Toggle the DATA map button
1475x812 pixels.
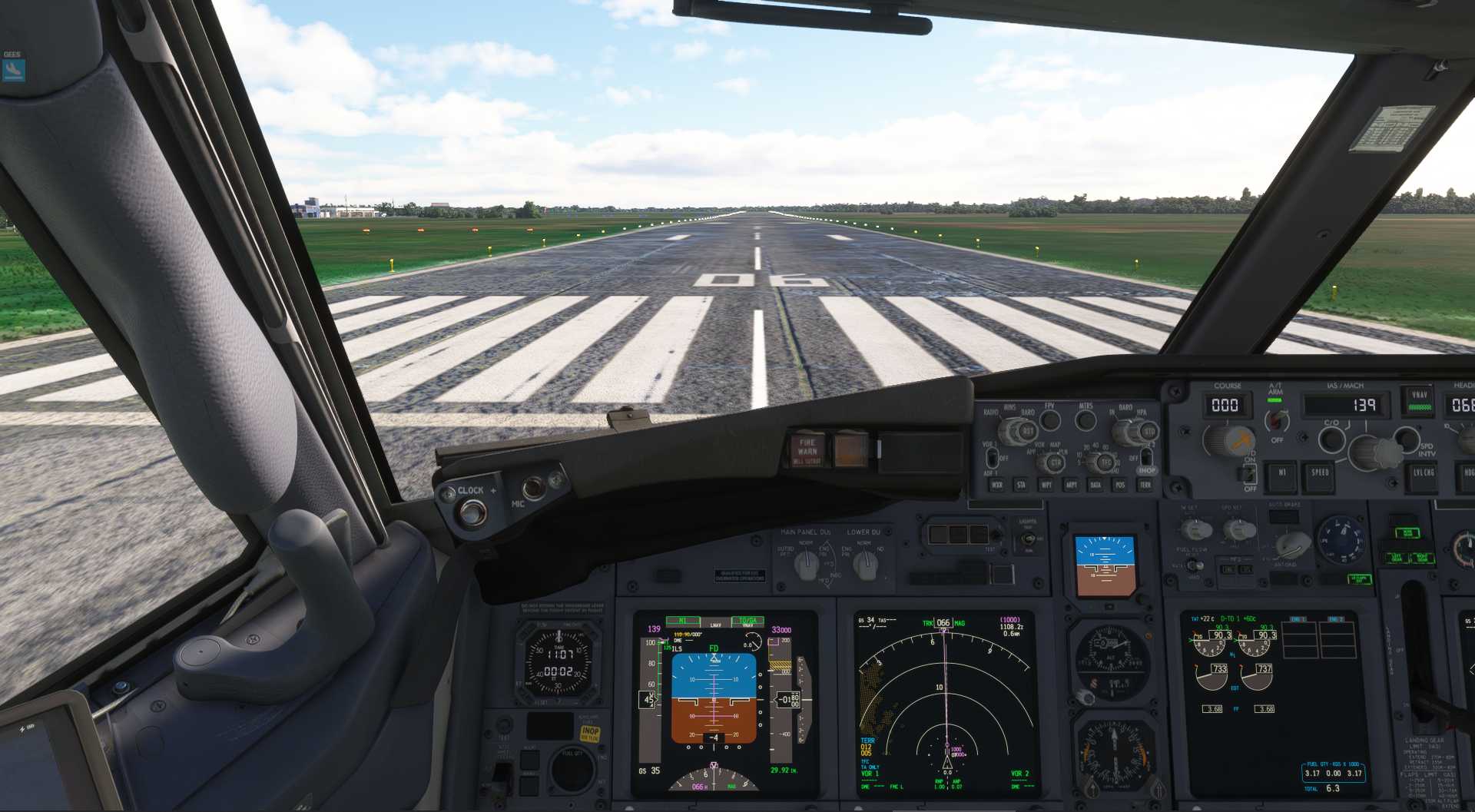(1095, 485)
